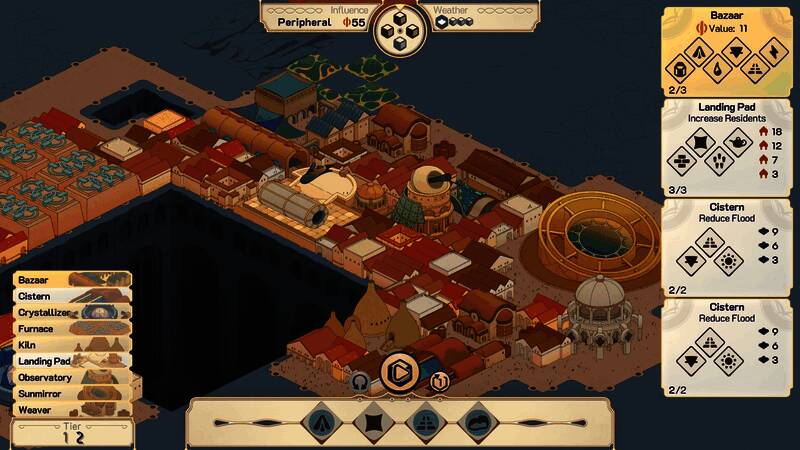The width and height of the screenshot is (800, 450).
Task: Choose Weaver from the building list
Action: 70,409
